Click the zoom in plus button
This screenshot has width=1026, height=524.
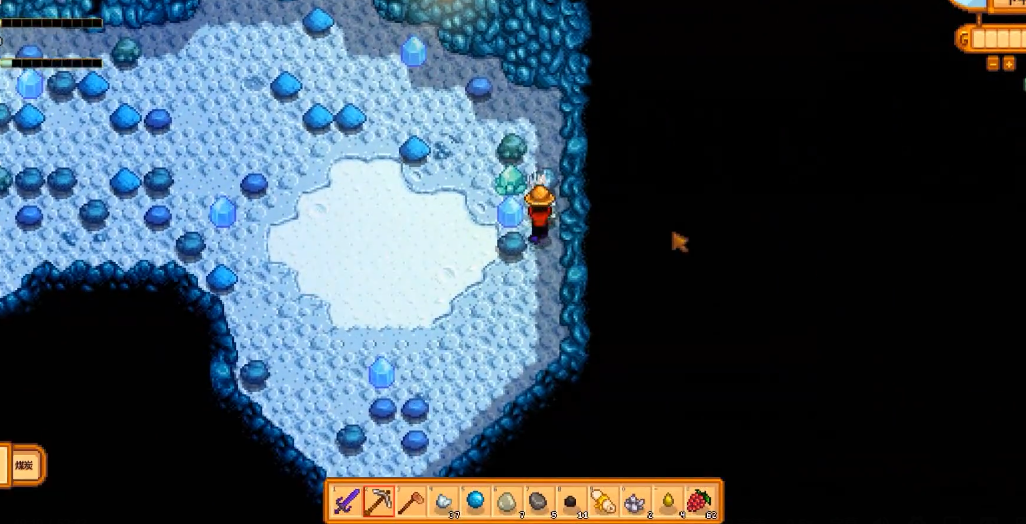(1008, 64)
